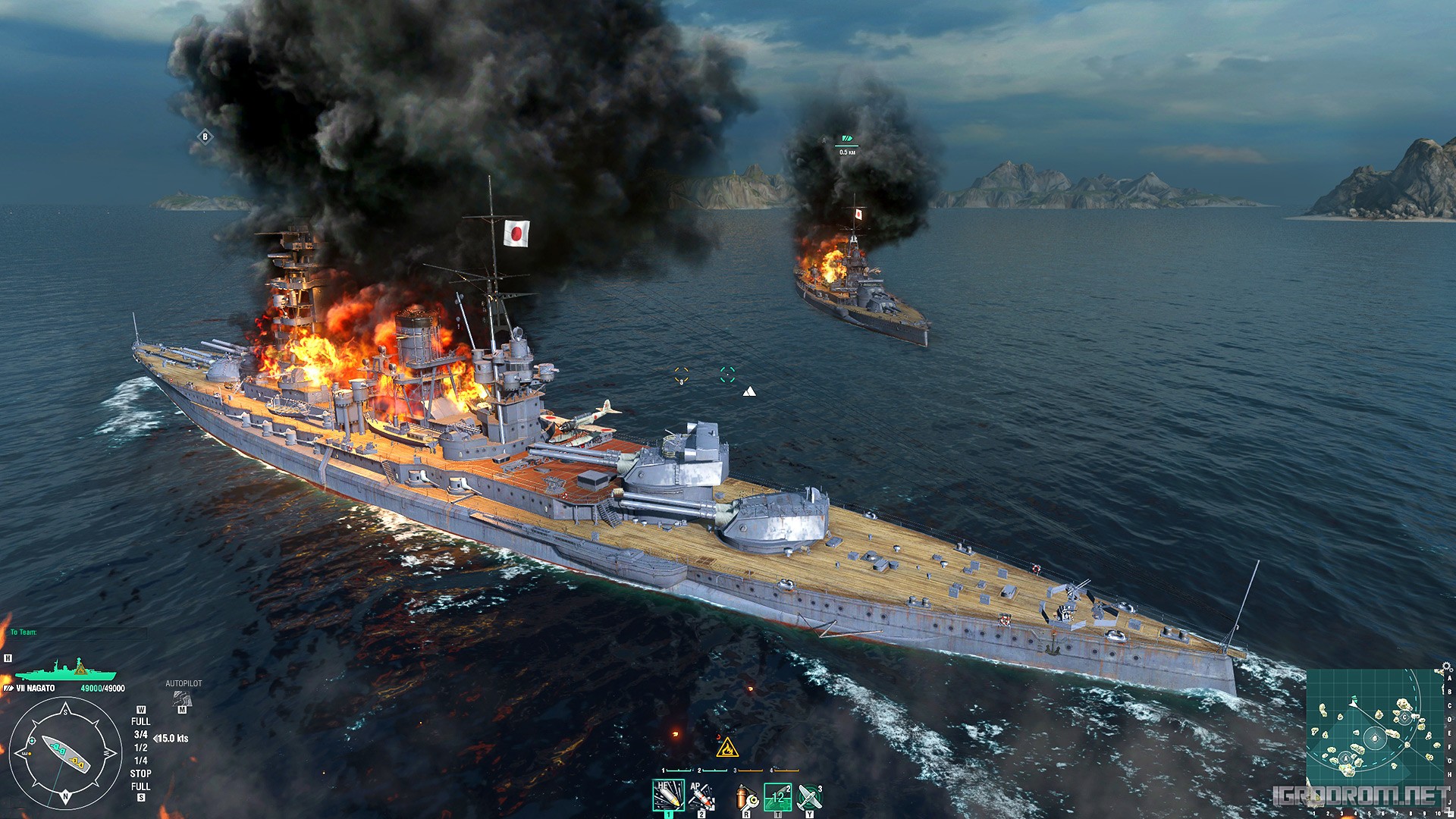The image size is (1456, 819).
Task: Click the minimap
Action: 1373,726
